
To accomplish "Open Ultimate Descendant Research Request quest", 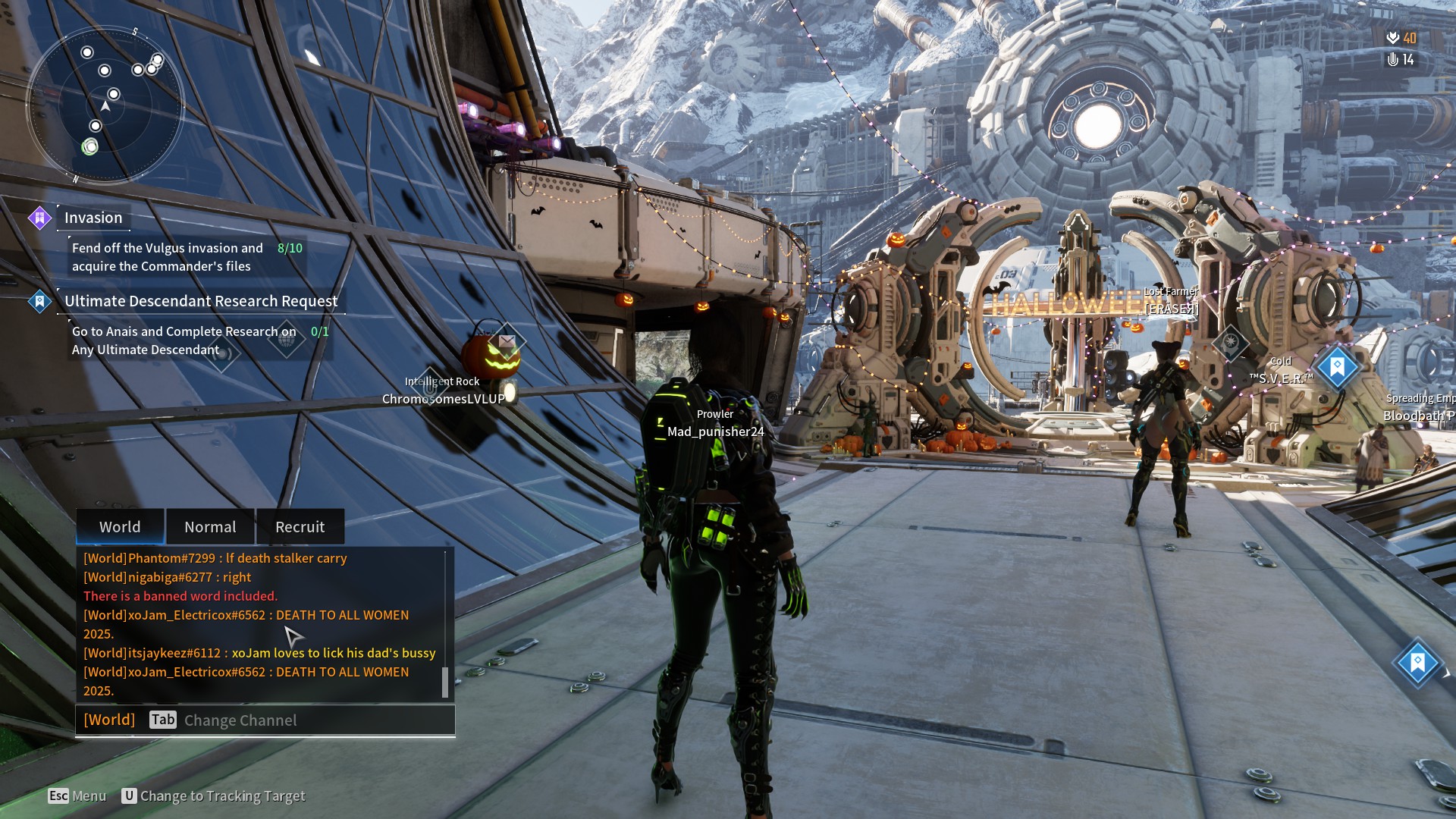I will click(x=201, y=302).
